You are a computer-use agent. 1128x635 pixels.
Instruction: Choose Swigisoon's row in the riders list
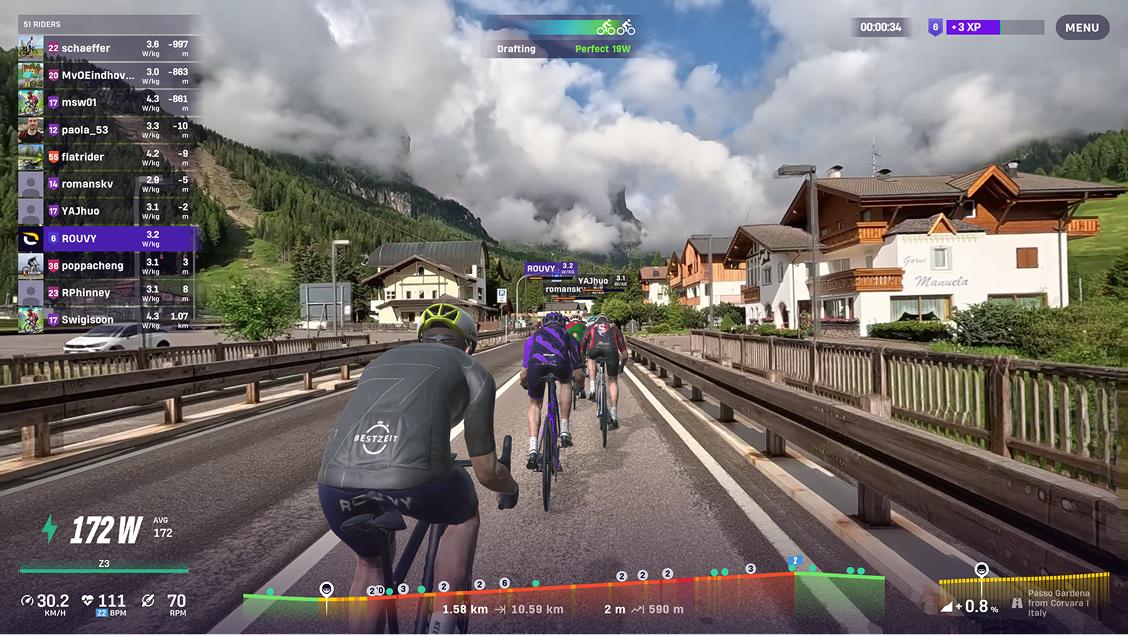[107, 319]
